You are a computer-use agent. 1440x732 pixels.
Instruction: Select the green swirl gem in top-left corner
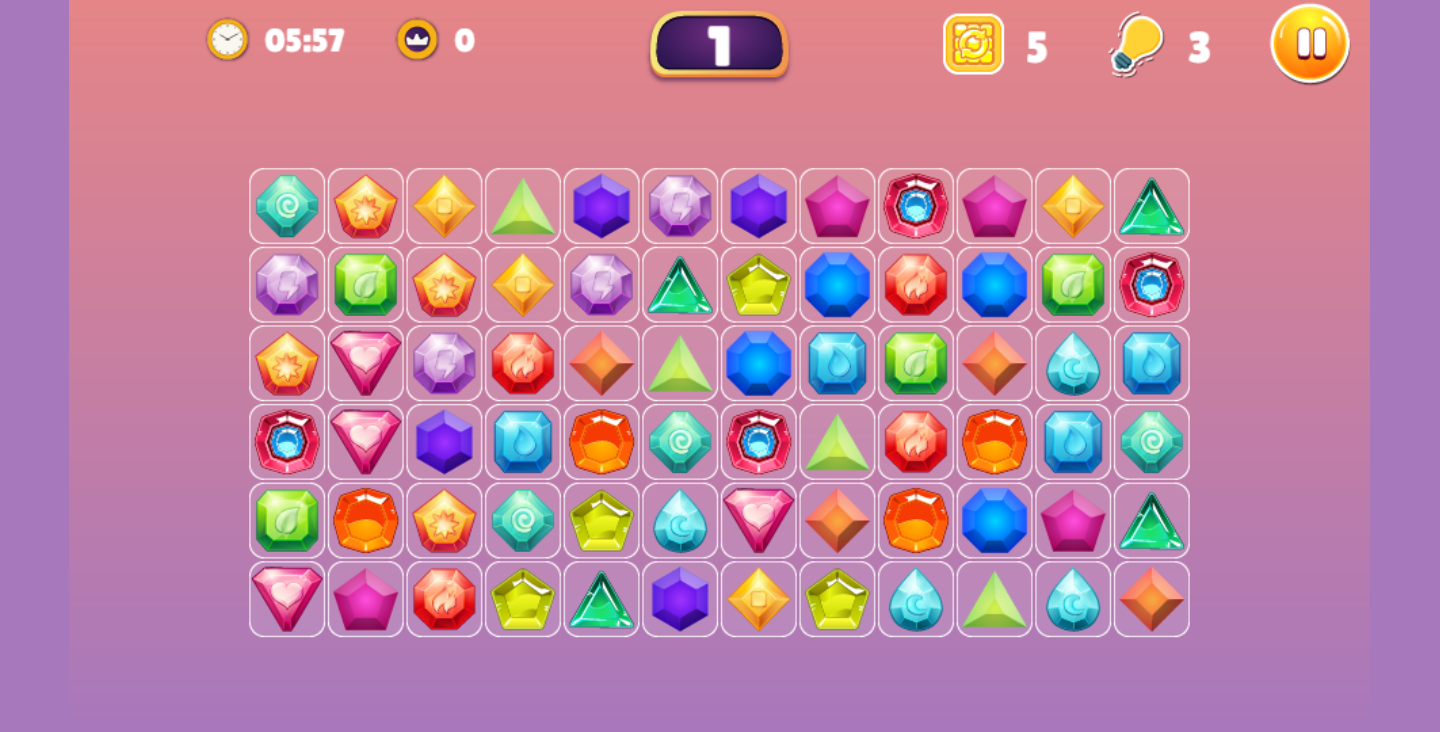coord(287,207)
